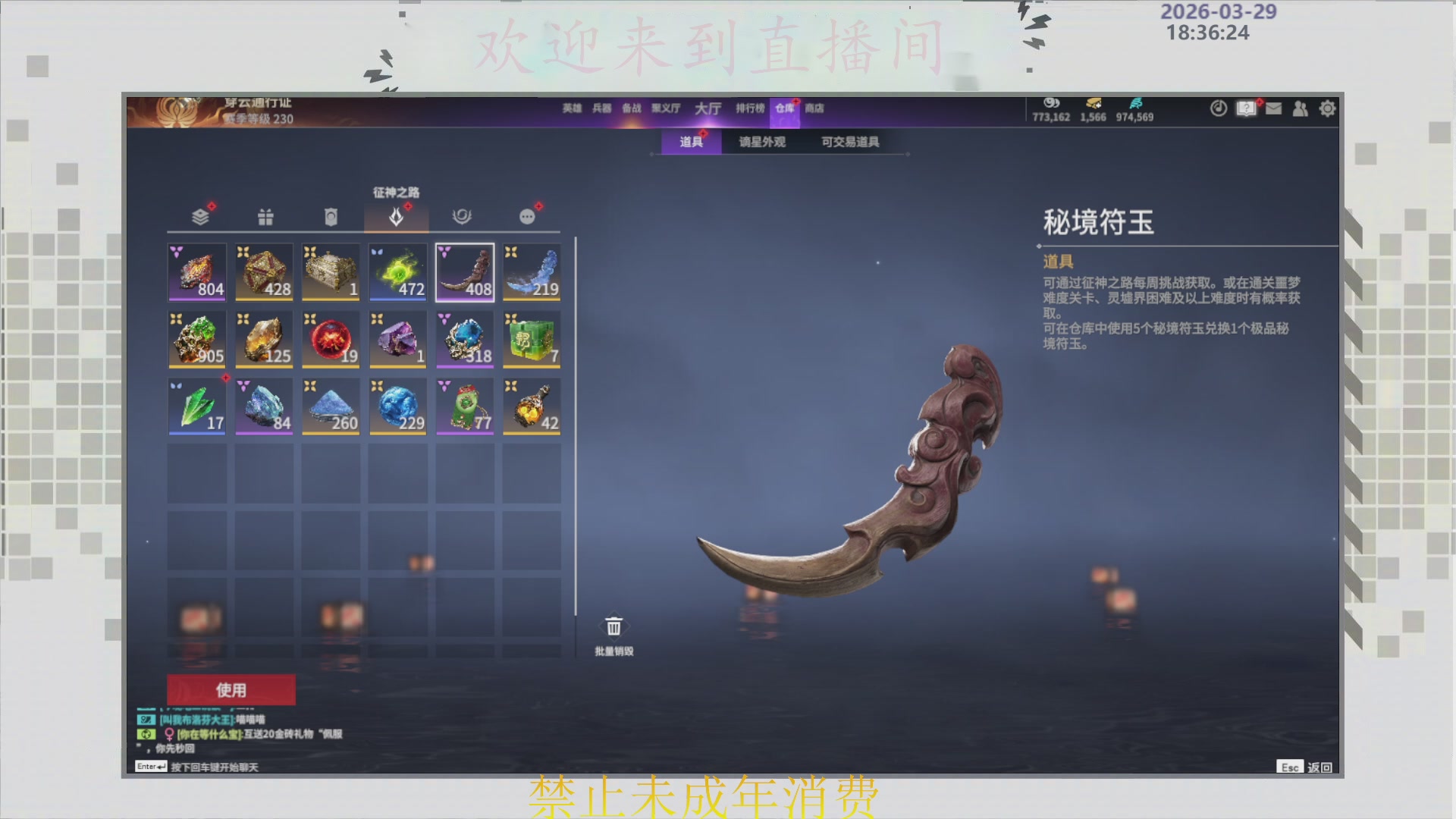Viewport: 1456px width, 819px height.
Task: Select the 秘境符玉 item showing 408
Action: 465,273
